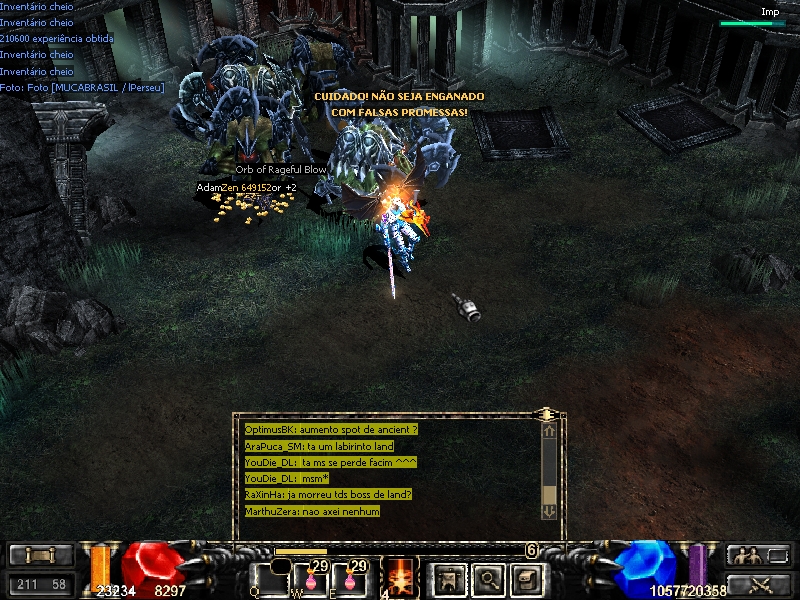Select MarthuZera's chat message
The height and width of the screenshot is (600, 800).
click(x=312, y=511)
